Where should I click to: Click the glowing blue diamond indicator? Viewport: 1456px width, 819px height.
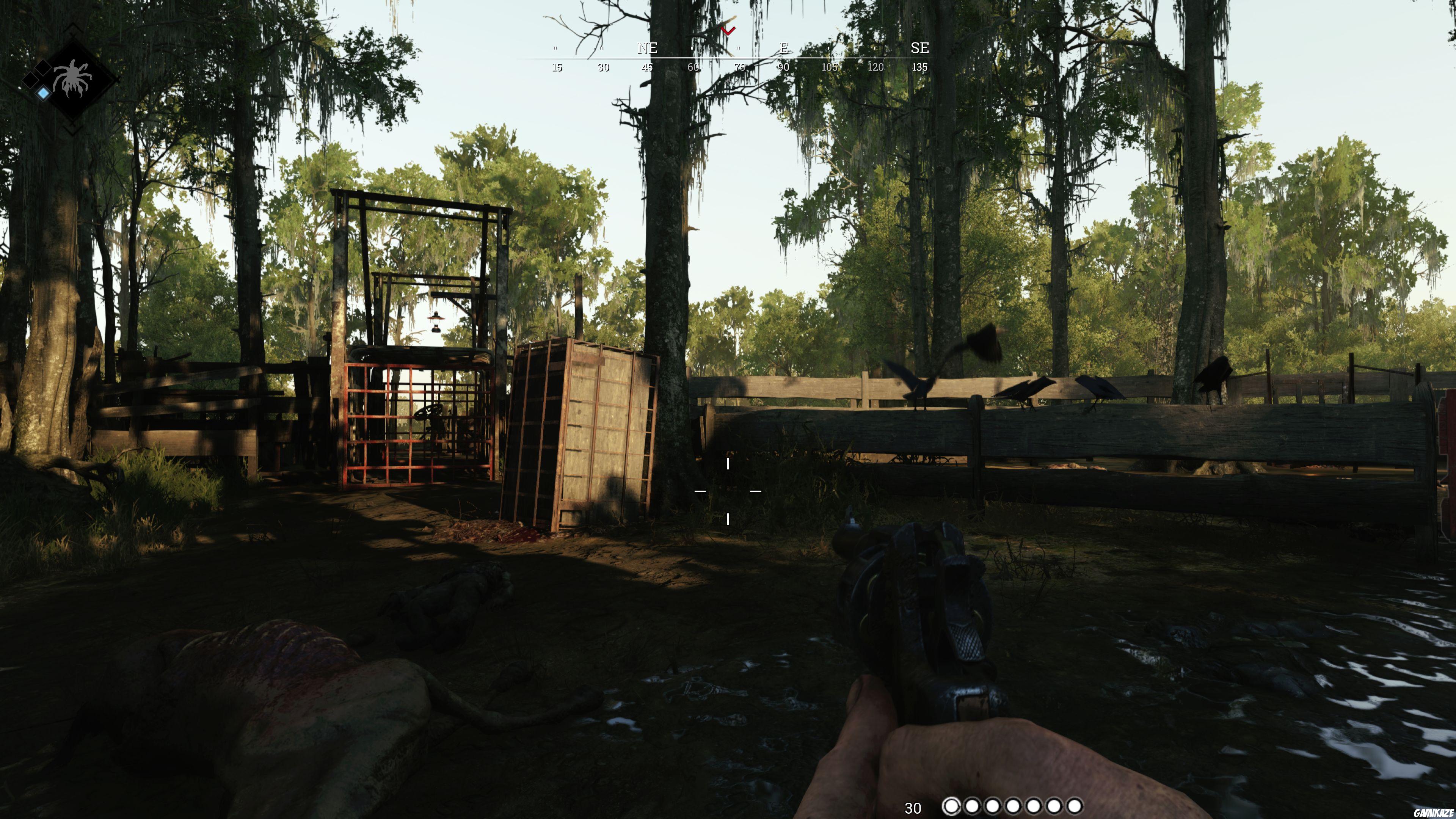44,93
